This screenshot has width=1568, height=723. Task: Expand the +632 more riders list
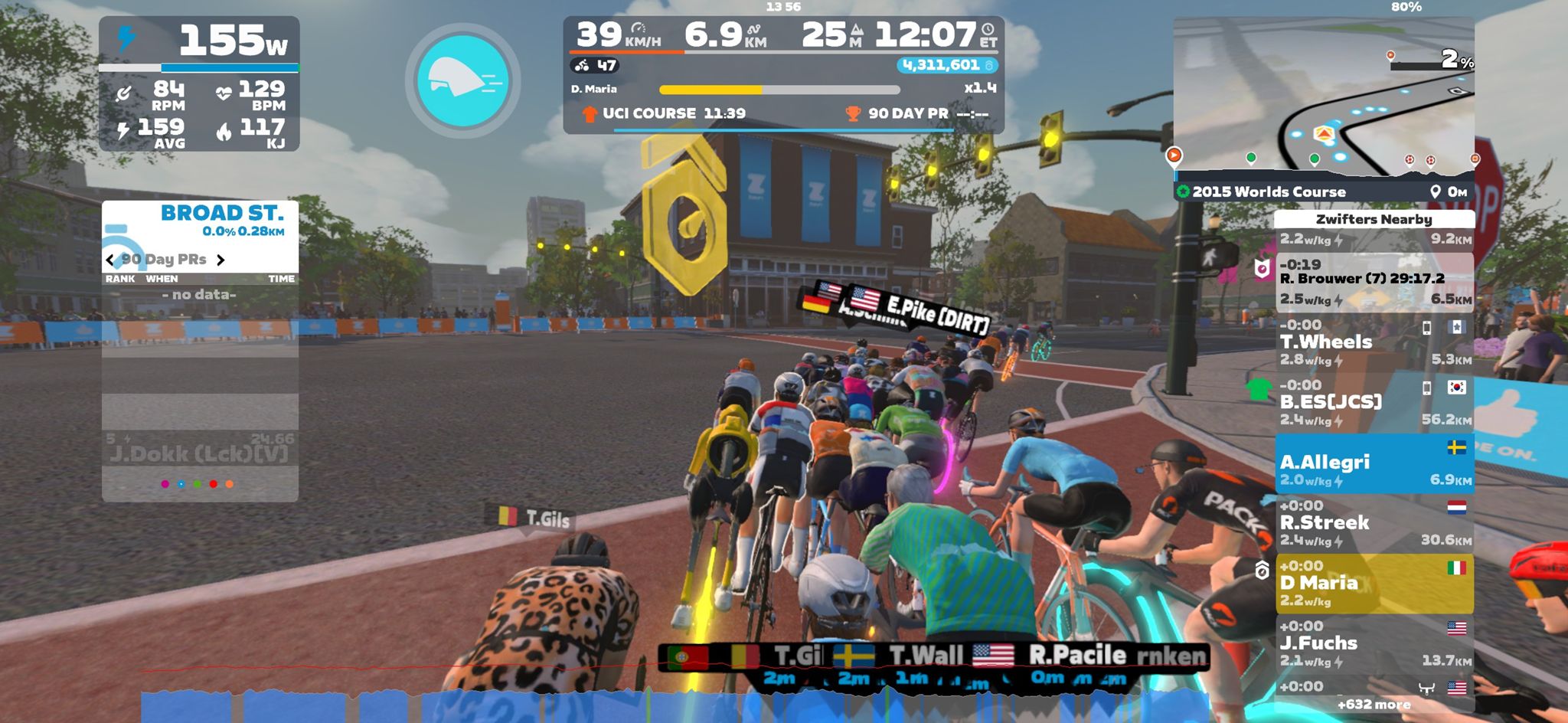tap(1374, 704)
